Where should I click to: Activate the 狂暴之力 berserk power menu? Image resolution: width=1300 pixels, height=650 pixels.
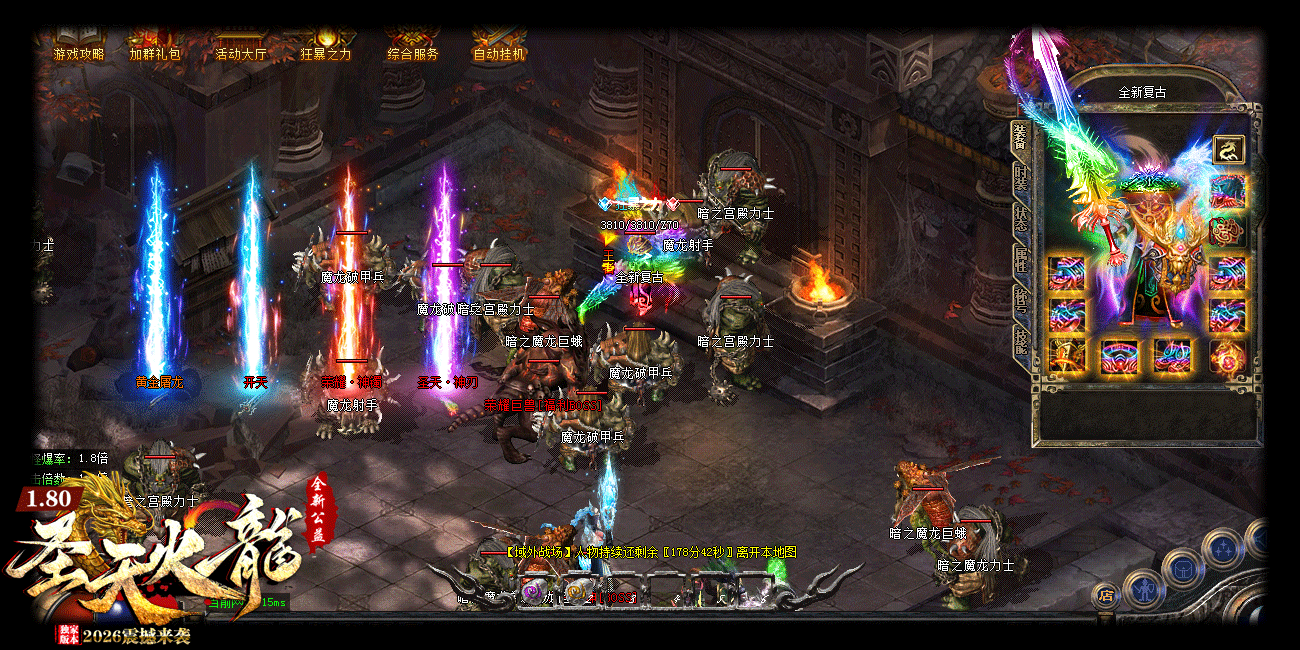326,54
